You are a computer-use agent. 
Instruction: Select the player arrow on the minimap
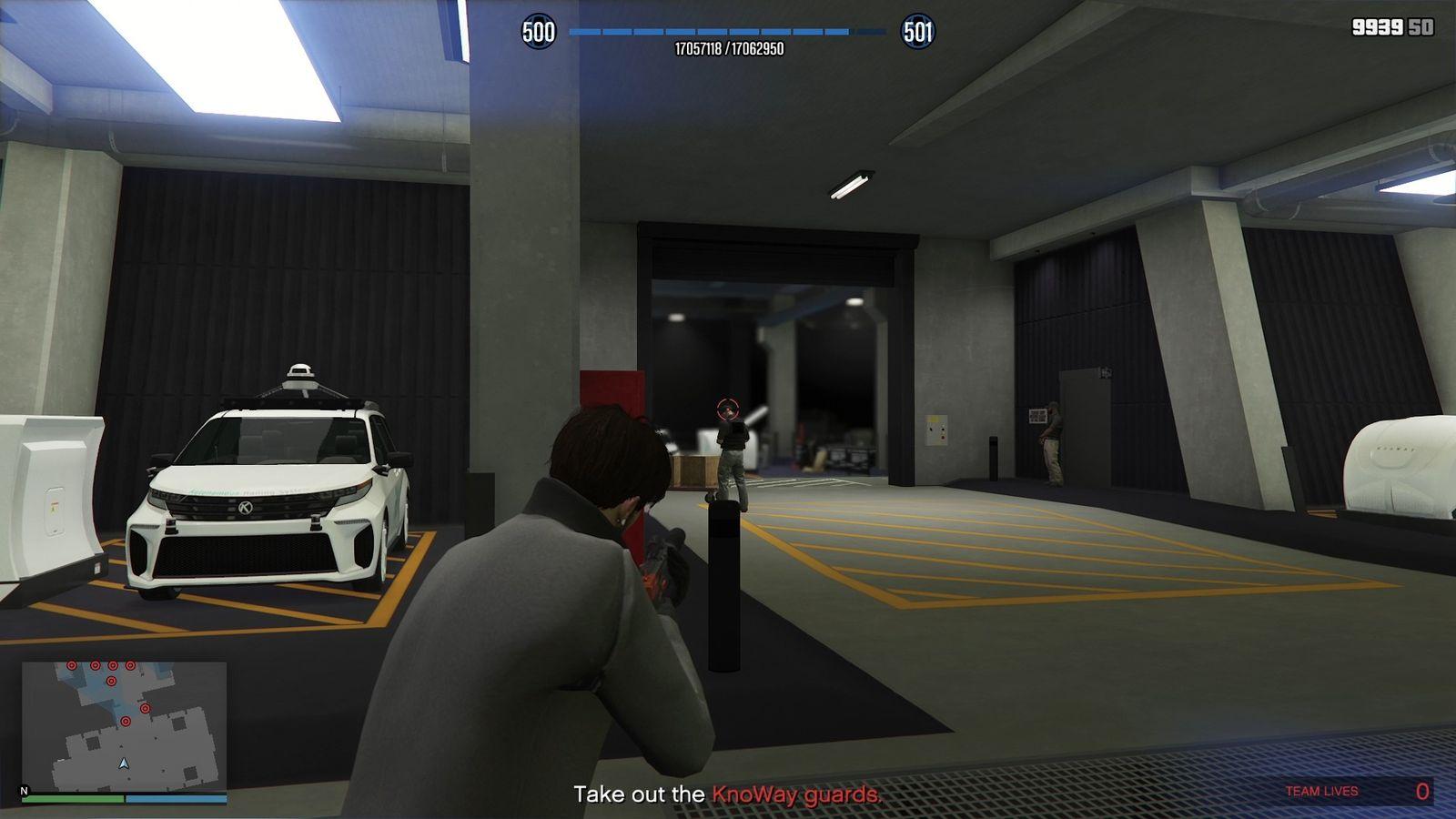coord(123,763)
